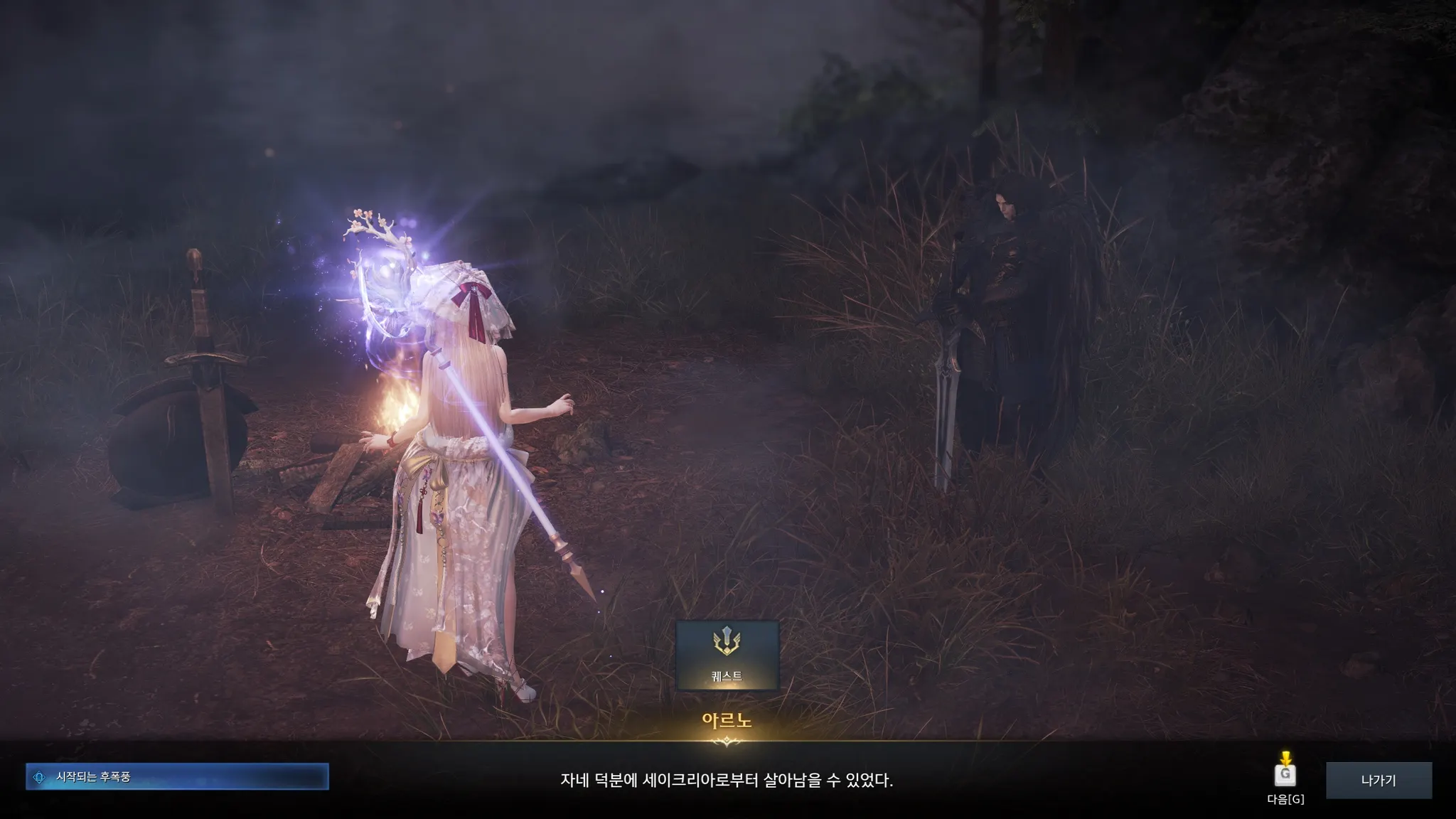Open the 시작되는 후폭풍 quest tracker
The image size is (1456, 819).
tap(177, 777)
